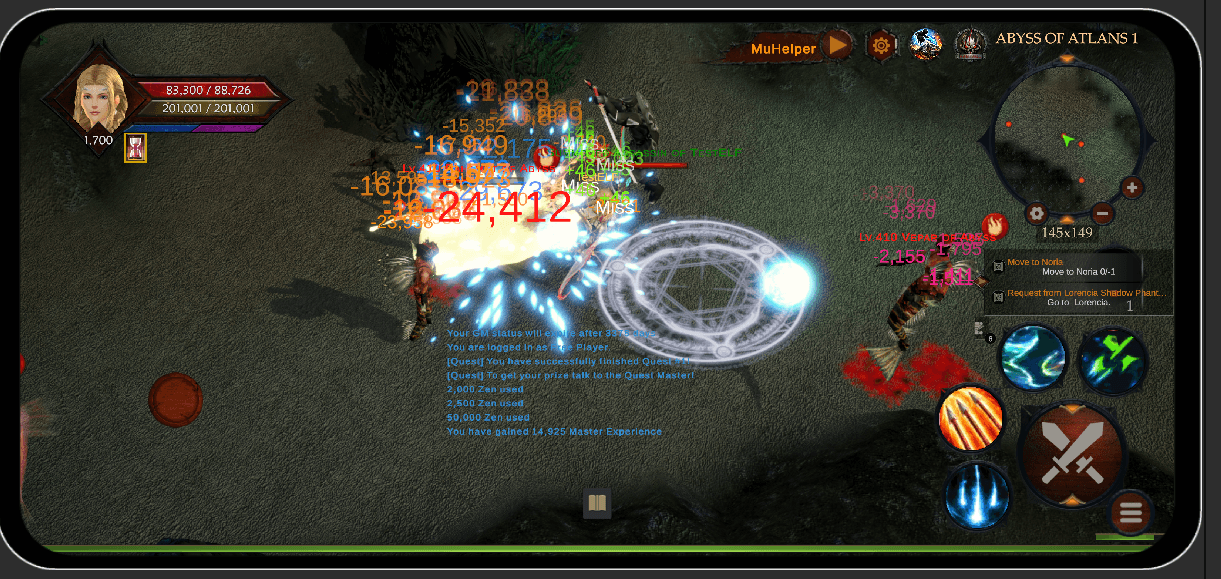1221x579 pixels.
Task: Select the hourglass buff icon
Action: [x=135, y=148]
